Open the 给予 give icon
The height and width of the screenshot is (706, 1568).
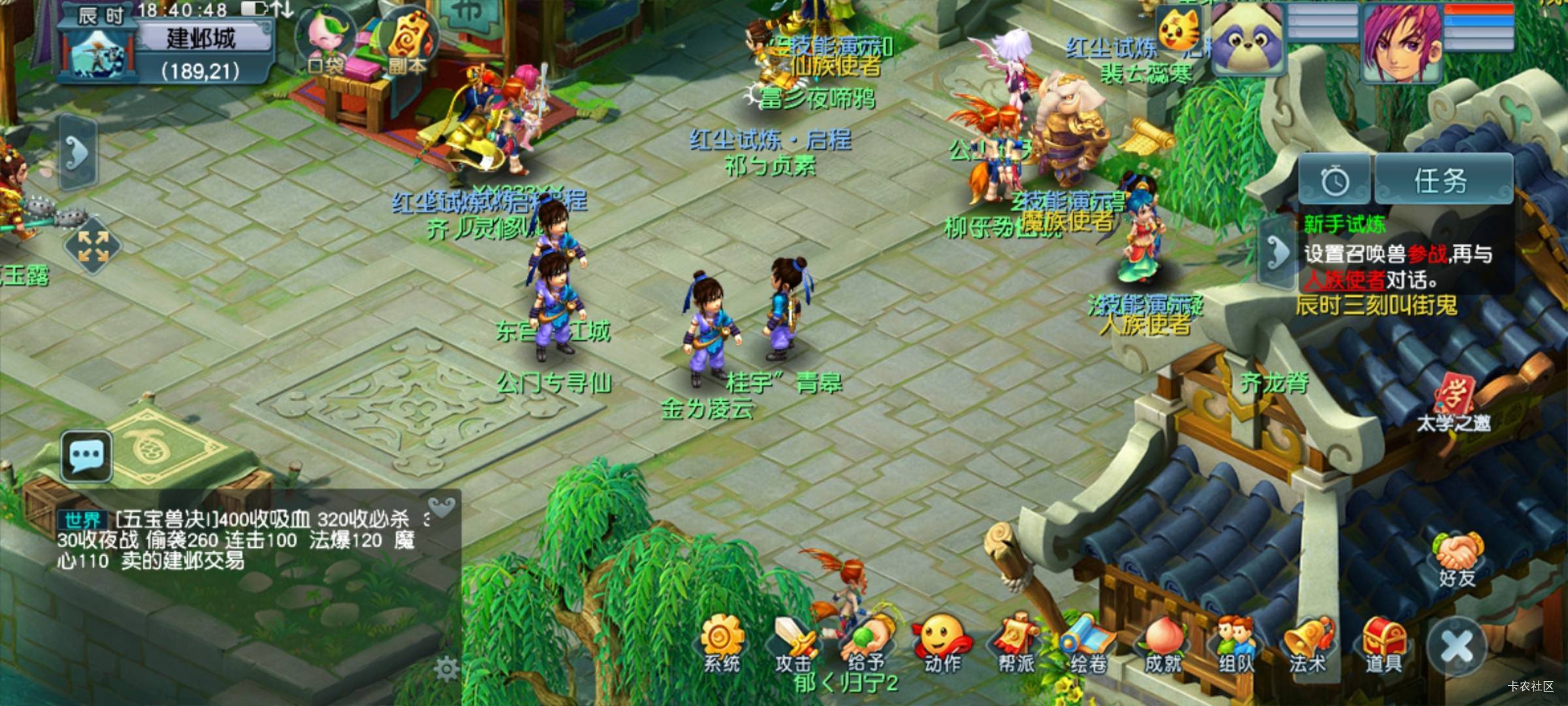867,644
